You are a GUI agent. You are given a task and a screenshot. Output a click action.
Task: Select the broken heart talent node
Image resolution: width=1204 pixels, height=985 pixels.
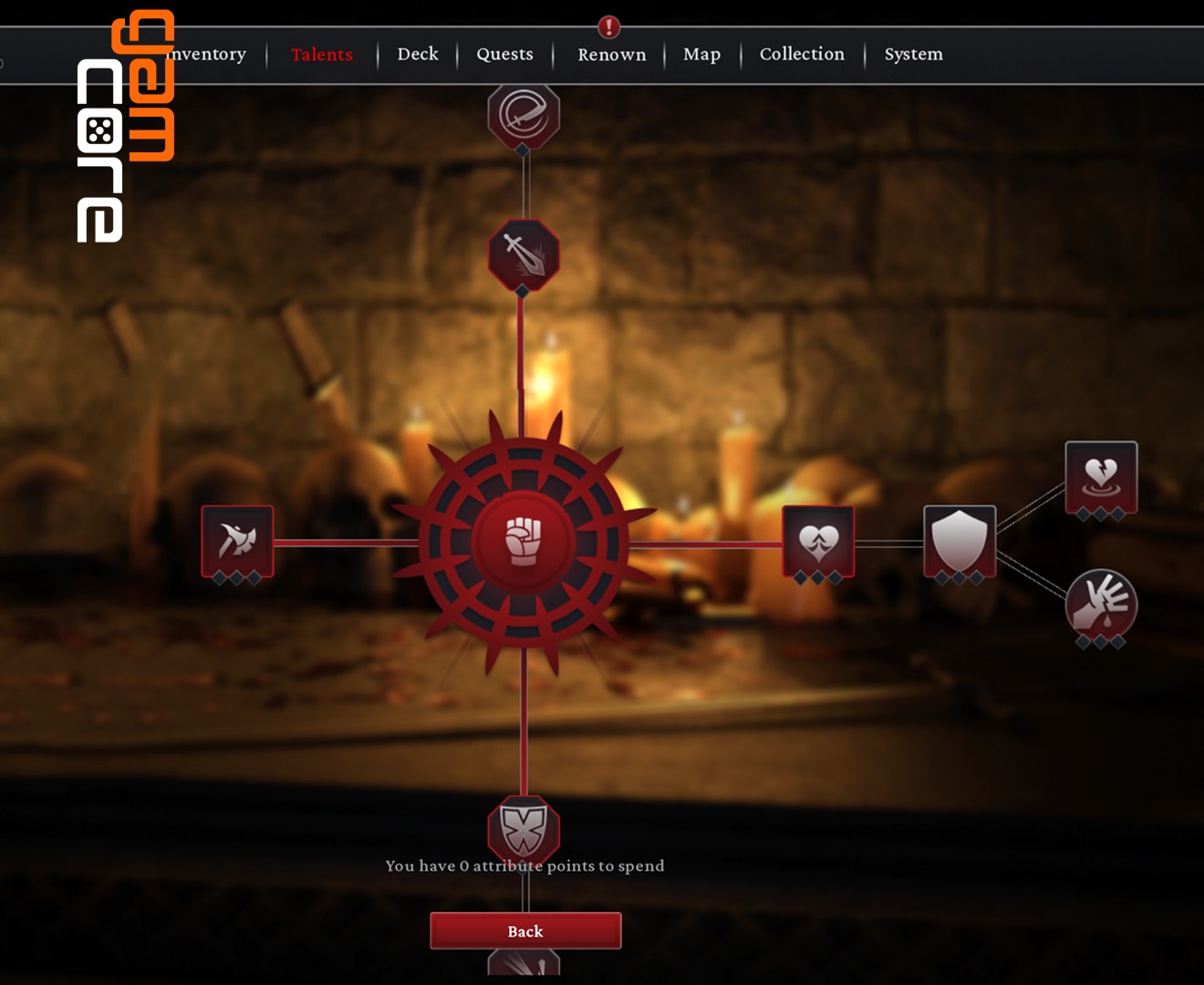[1101, 477]
